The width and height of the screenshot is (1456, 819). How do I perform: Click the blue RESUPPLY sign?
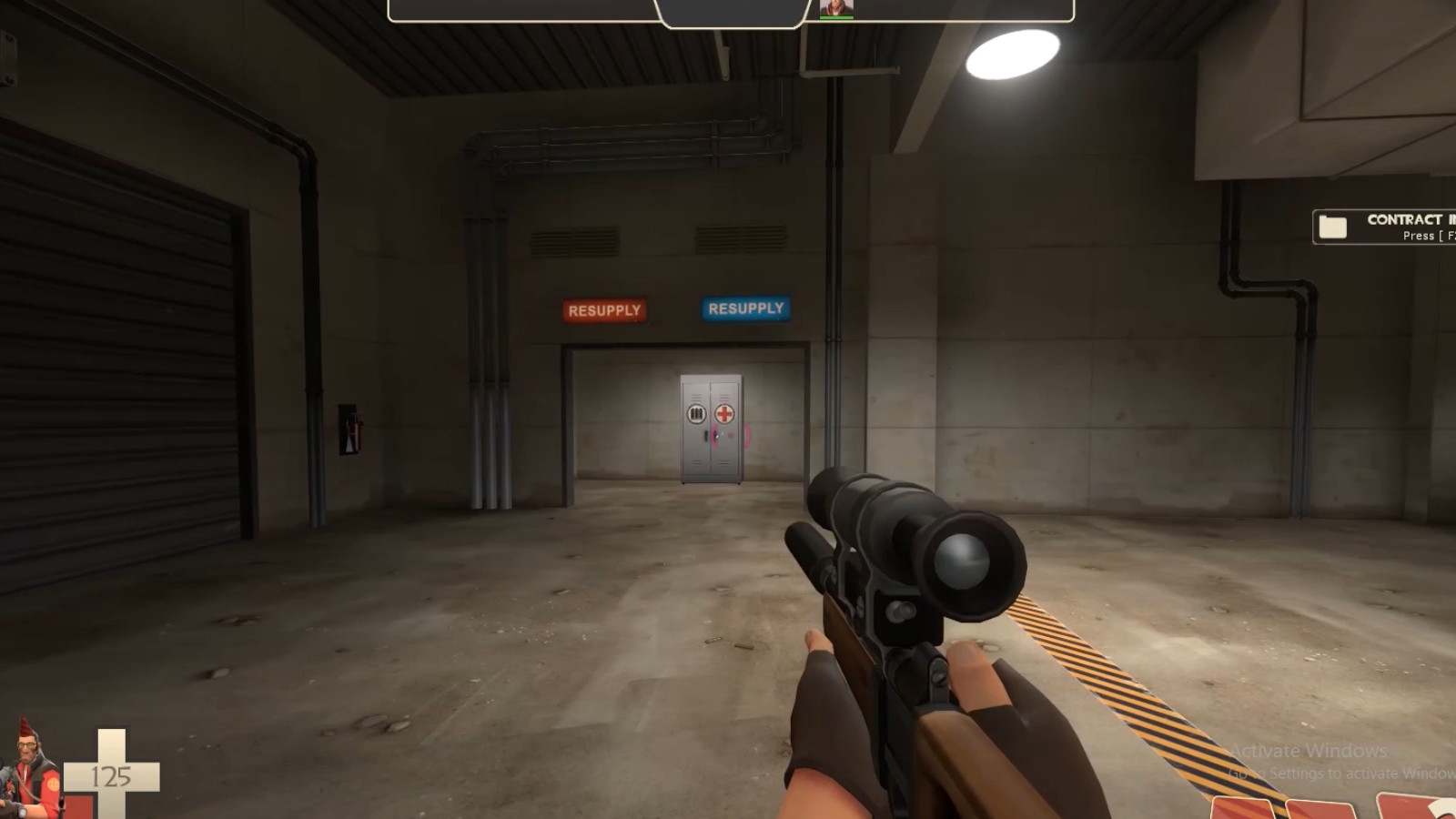(744, 308)
